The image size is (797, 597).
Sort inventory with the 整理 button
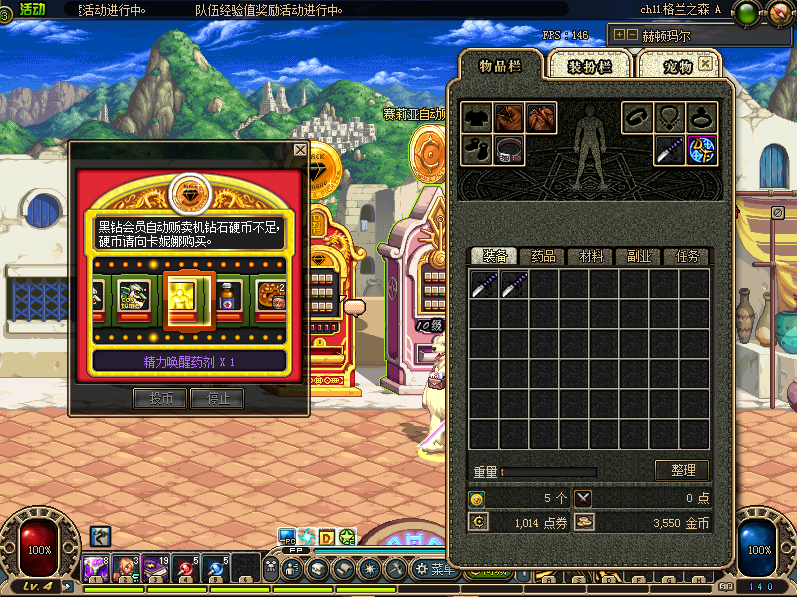point(682,470)
